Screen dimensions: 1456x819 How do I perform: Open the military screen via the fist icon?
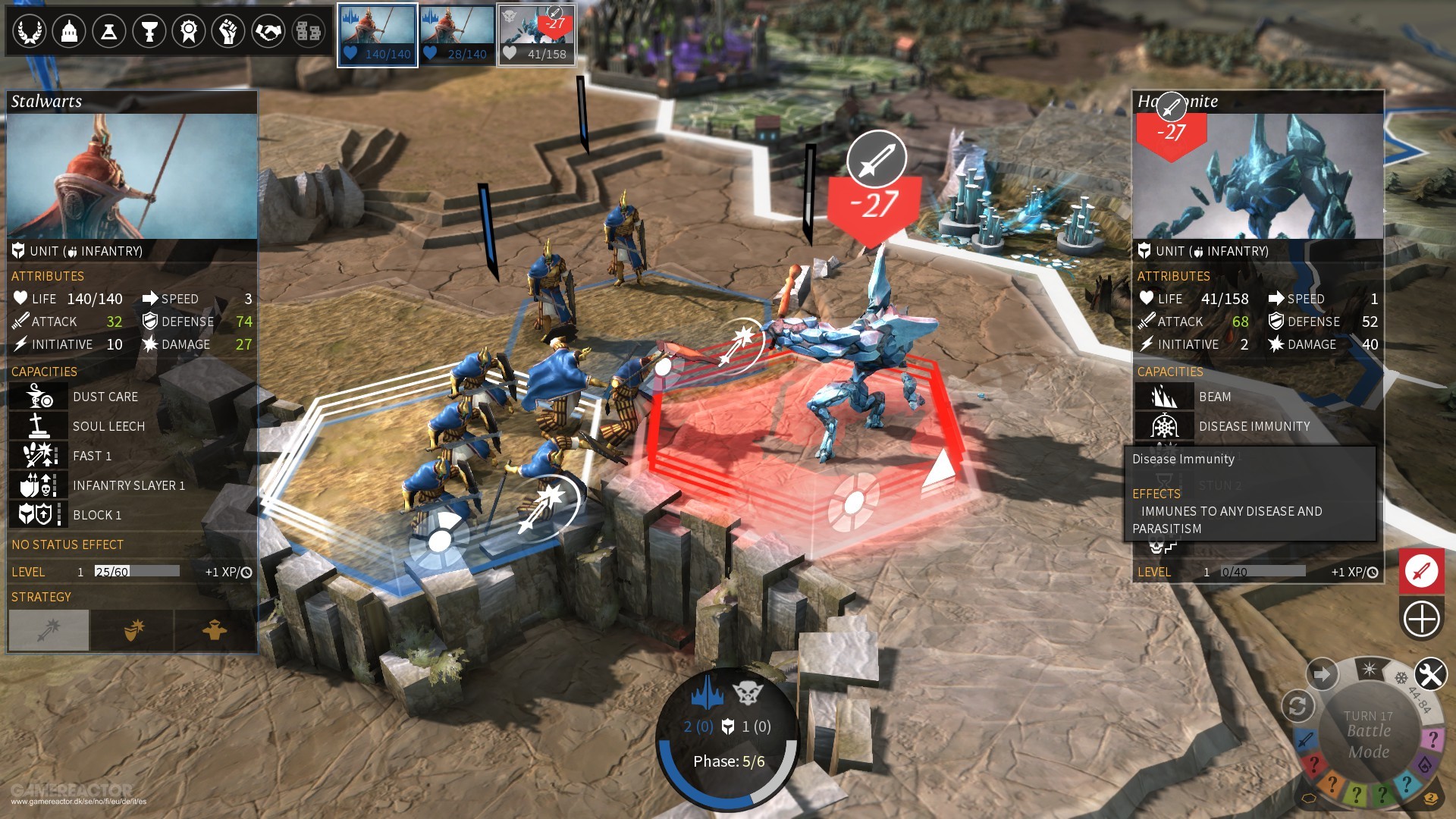point(228,32)
